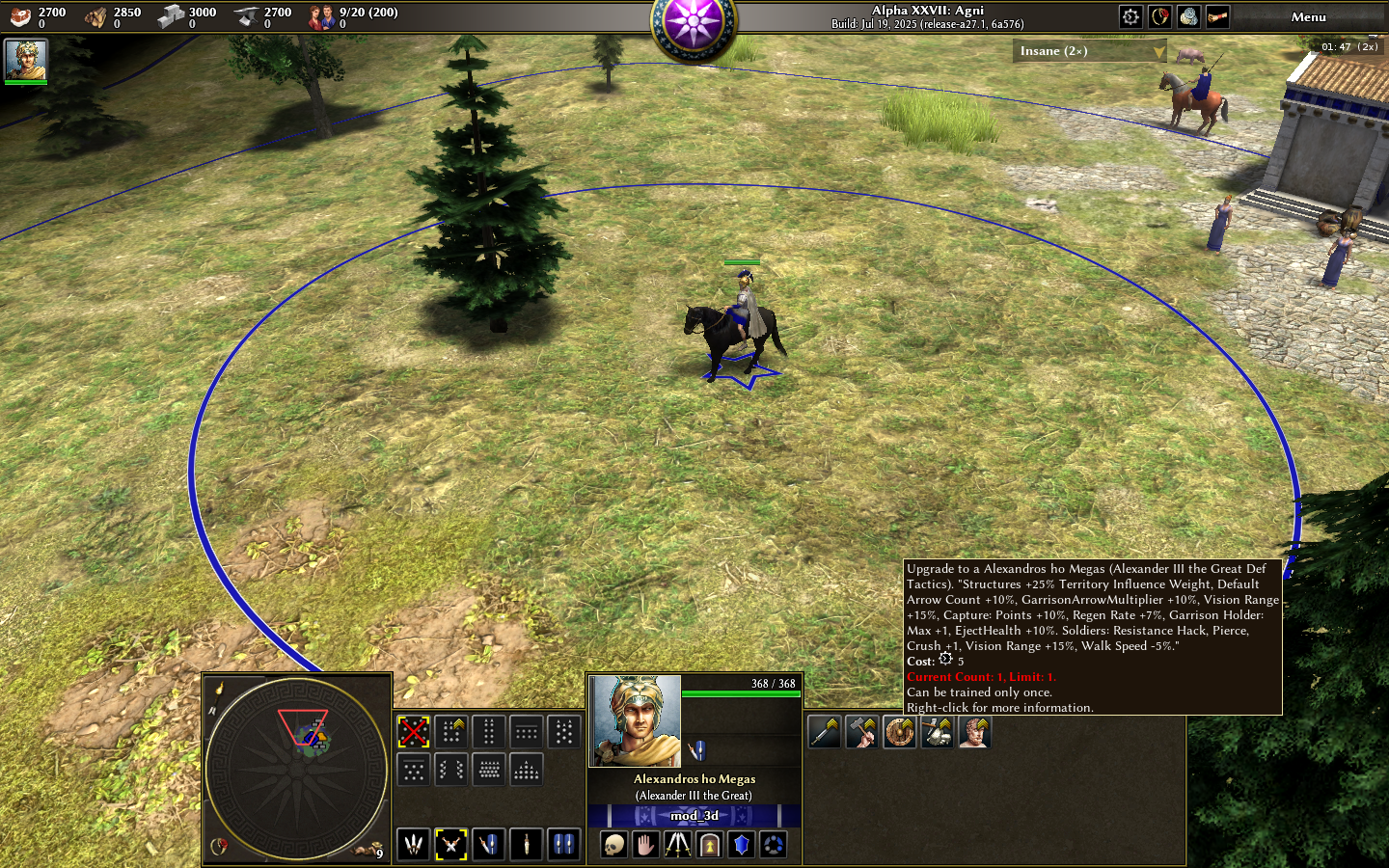This screenshot has height=868, width=1389.
Task: Open the objectives scroll icon in top bar
Action: [1217, 16]
